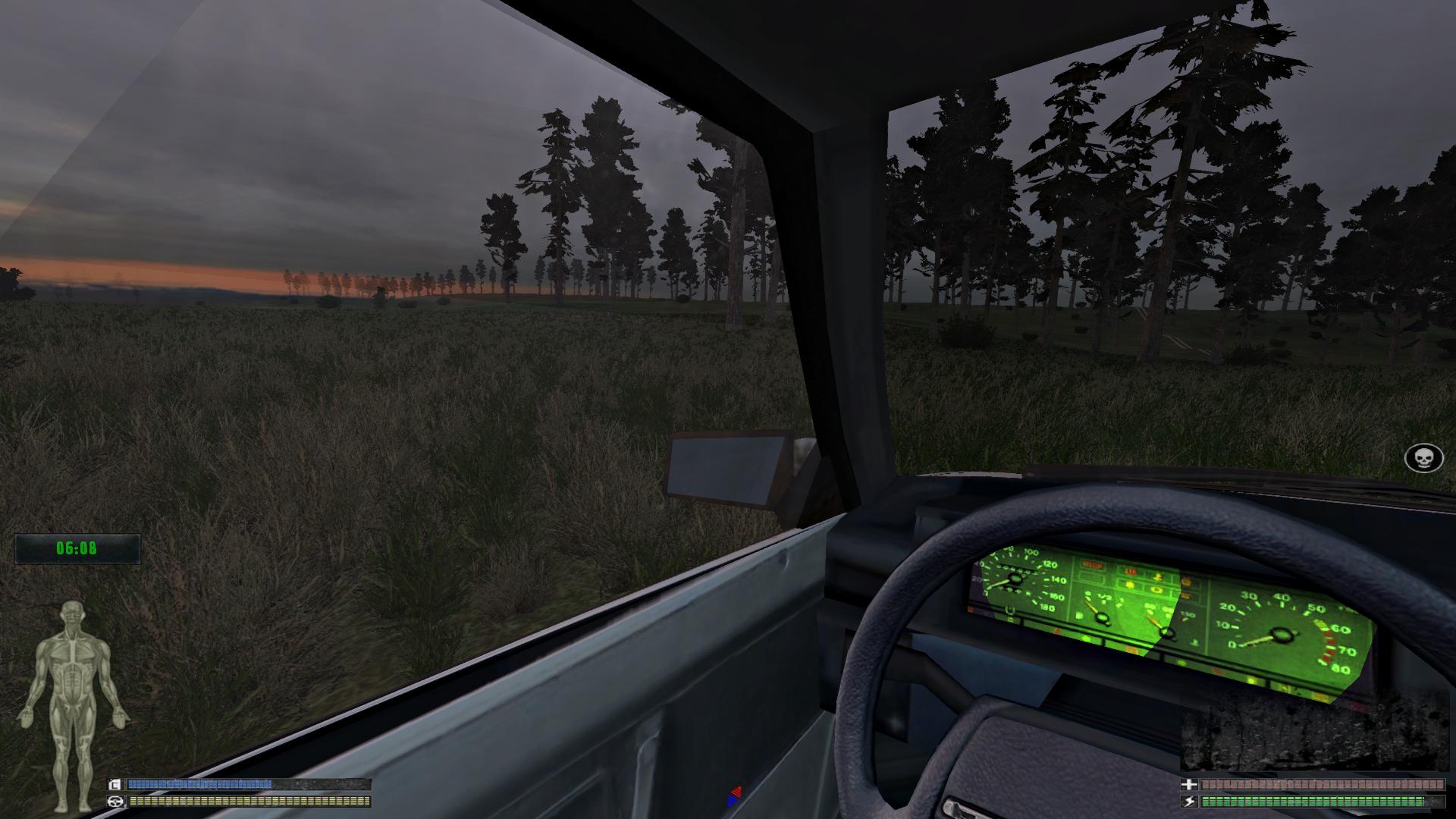Click the skull icon
The width and height of the screenshot is (1456, 819).
point(1423,458)
